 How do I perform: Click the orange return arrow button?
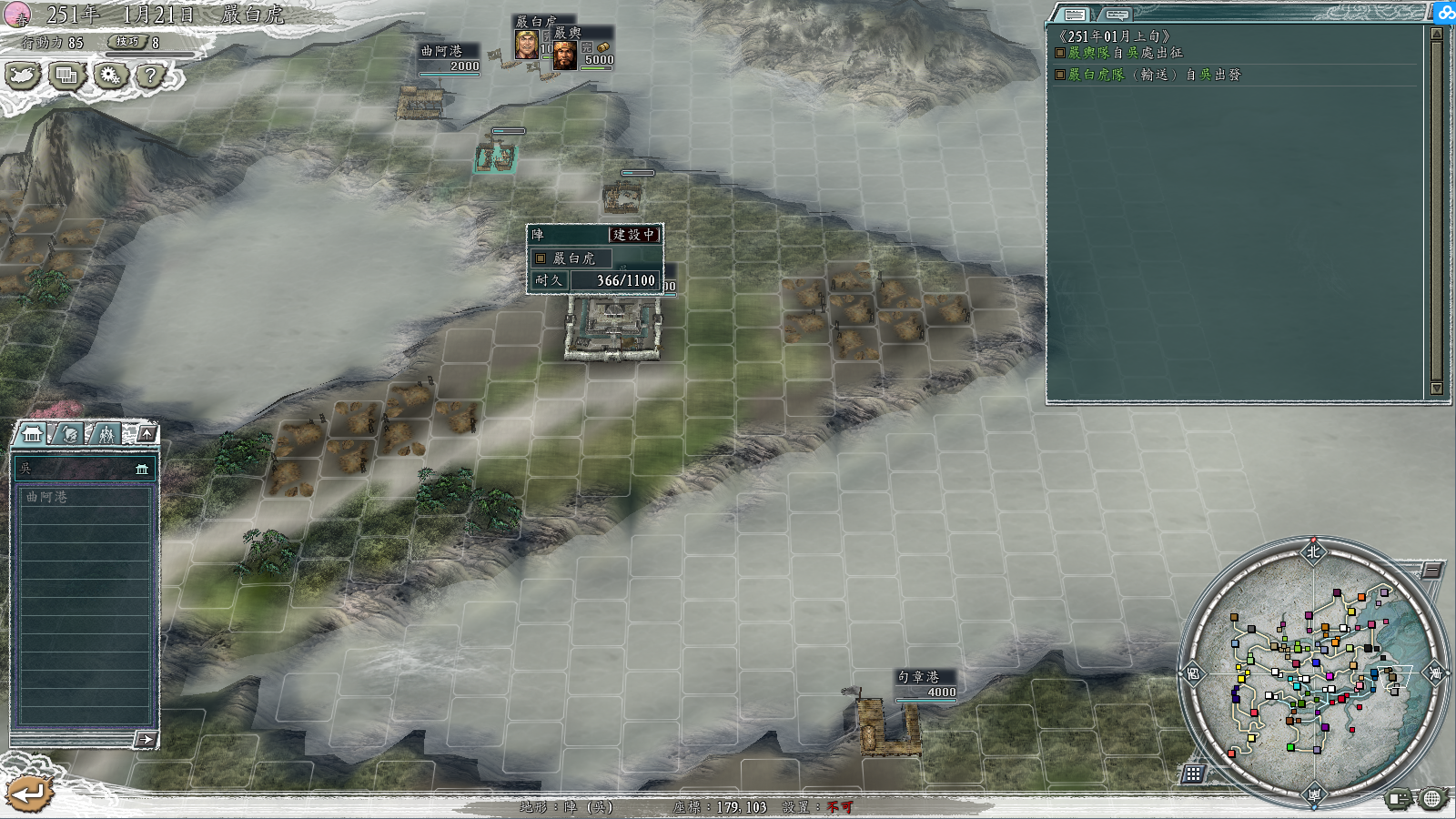28,794
